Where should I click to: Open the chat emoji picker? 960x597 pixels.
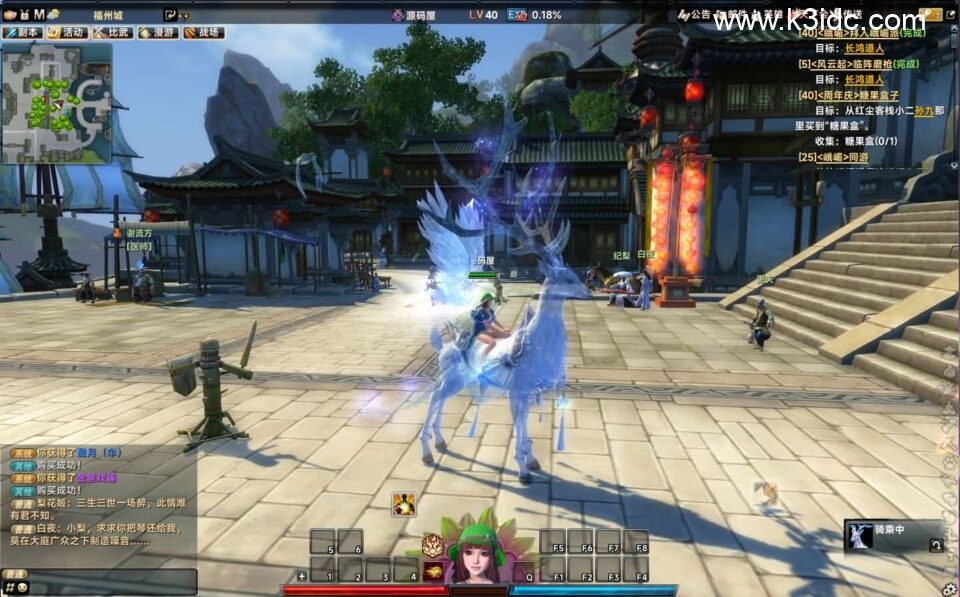22,587
